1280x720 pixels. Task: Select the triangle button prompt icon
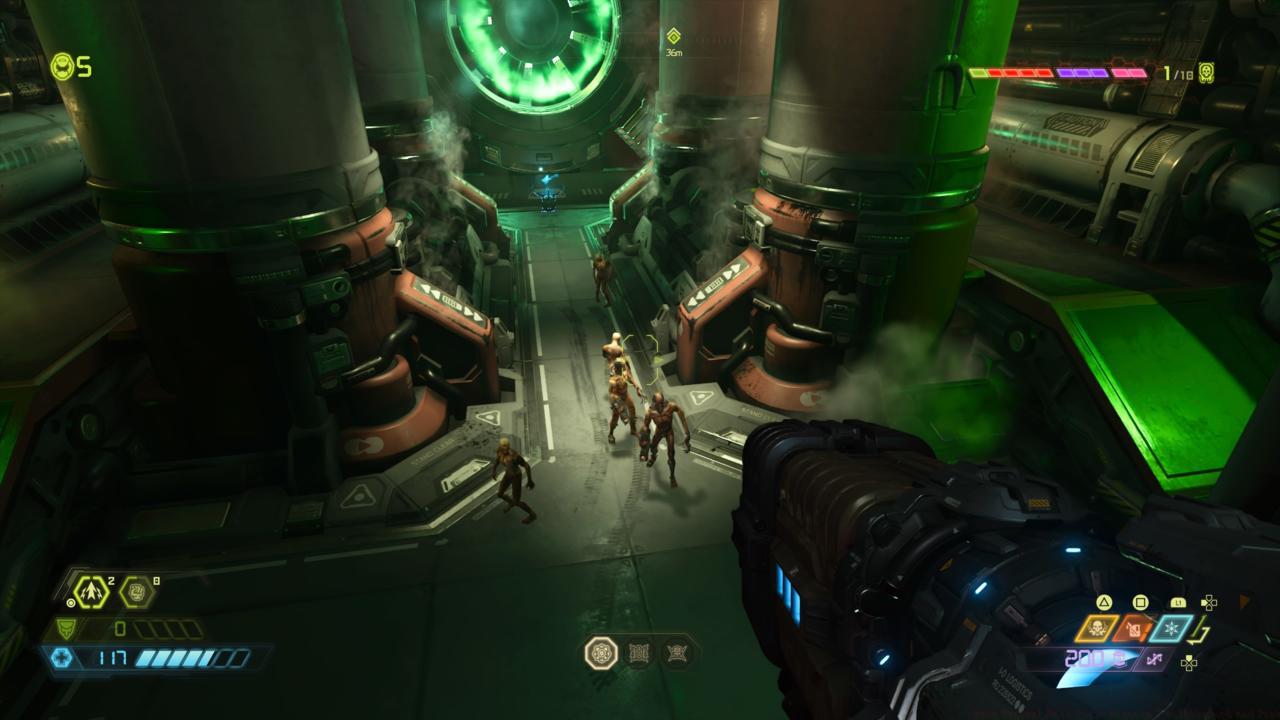pyautogui.click(x=1103, y=601)
